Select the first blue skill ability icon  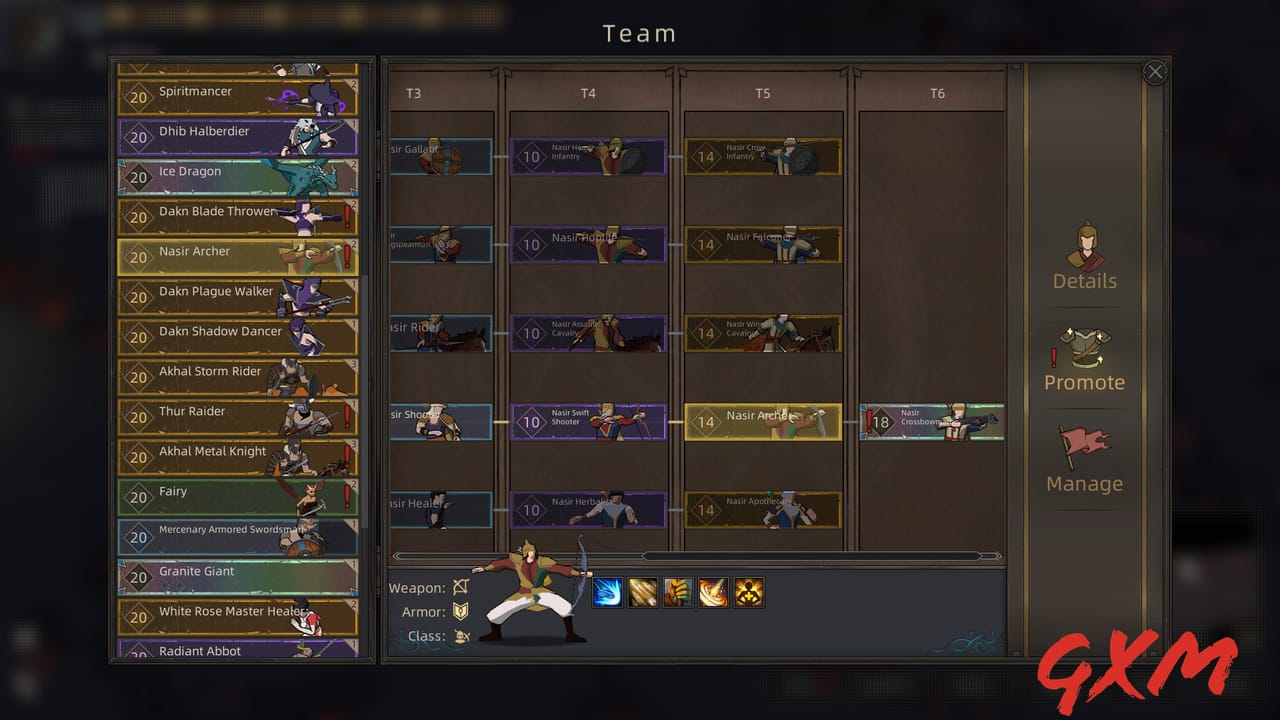coord(608,592)
